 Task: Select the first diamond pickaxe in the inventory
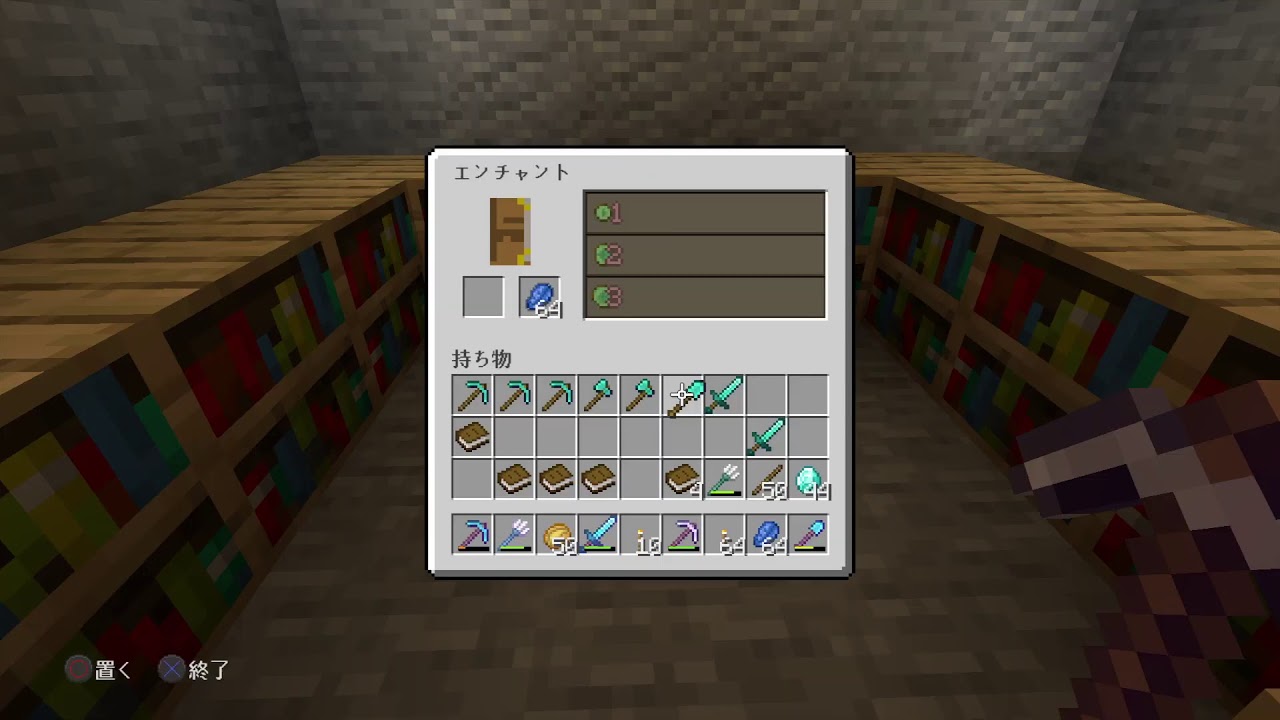(471, 395)
